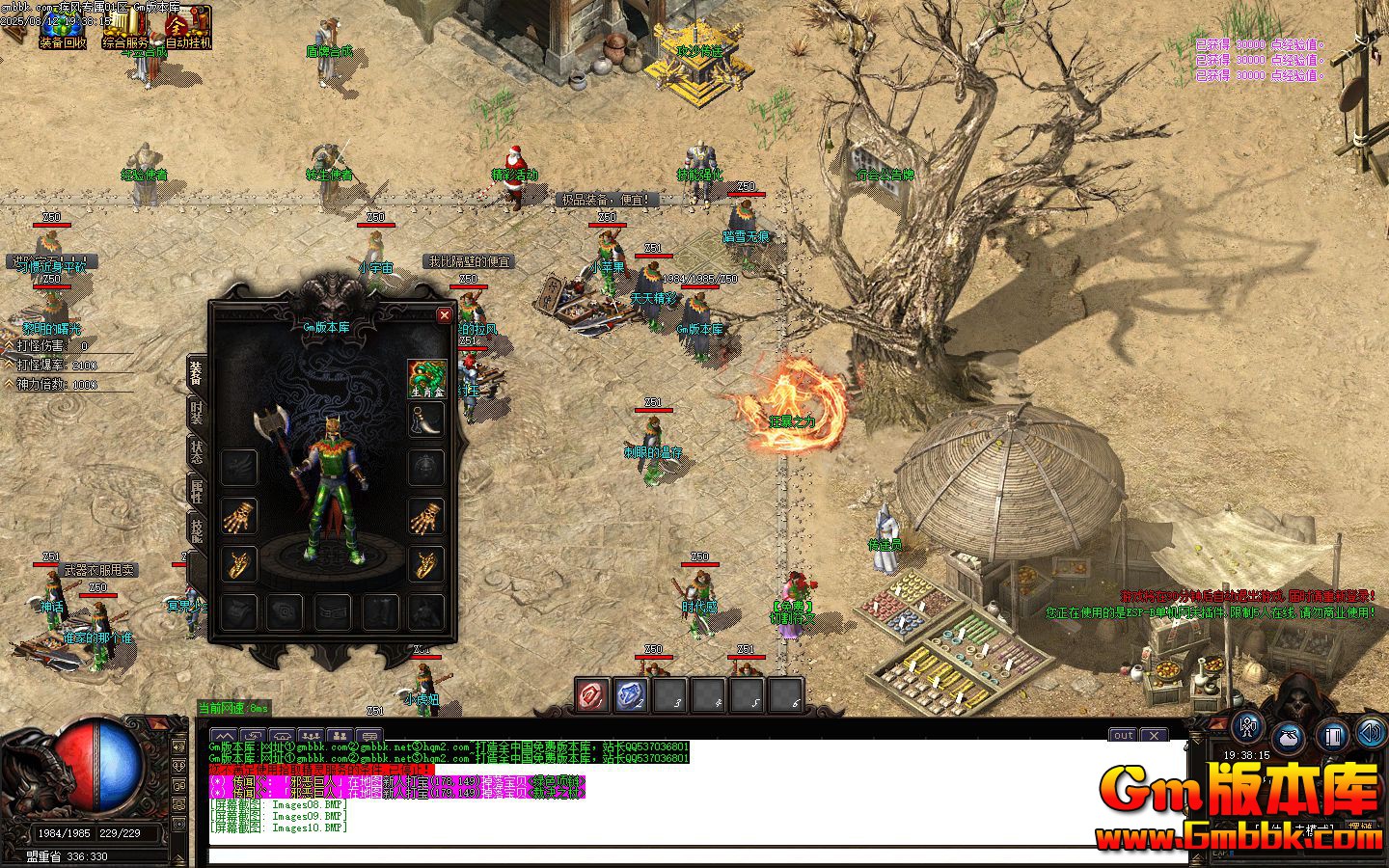The image size is (1389, 868).
Task: Use the blue rune in hotbar slot 2
Action: coord(631,694)
